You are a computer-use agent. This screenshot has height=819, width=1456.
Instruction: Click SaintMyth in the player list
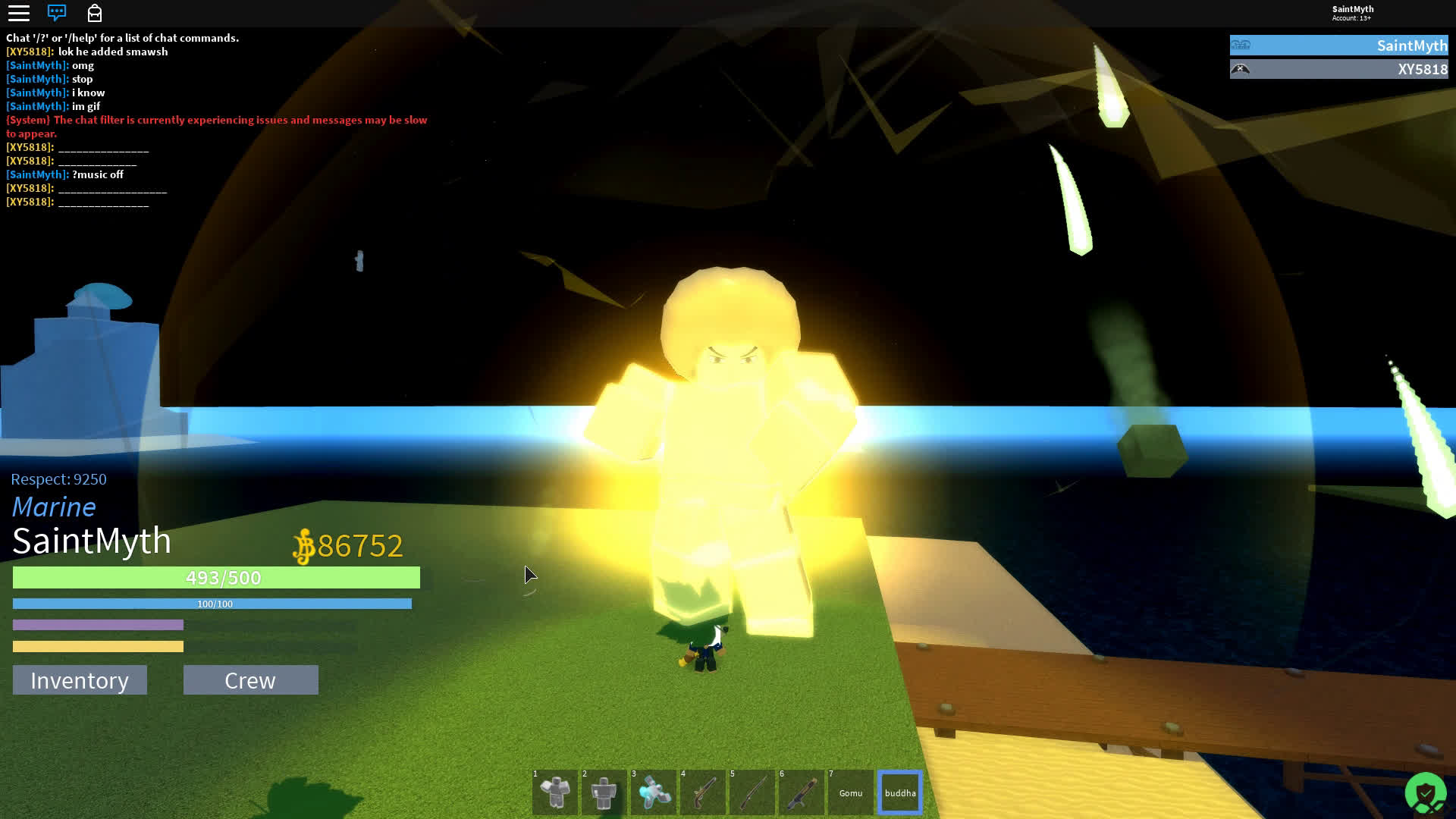[x=1338, y=45]
